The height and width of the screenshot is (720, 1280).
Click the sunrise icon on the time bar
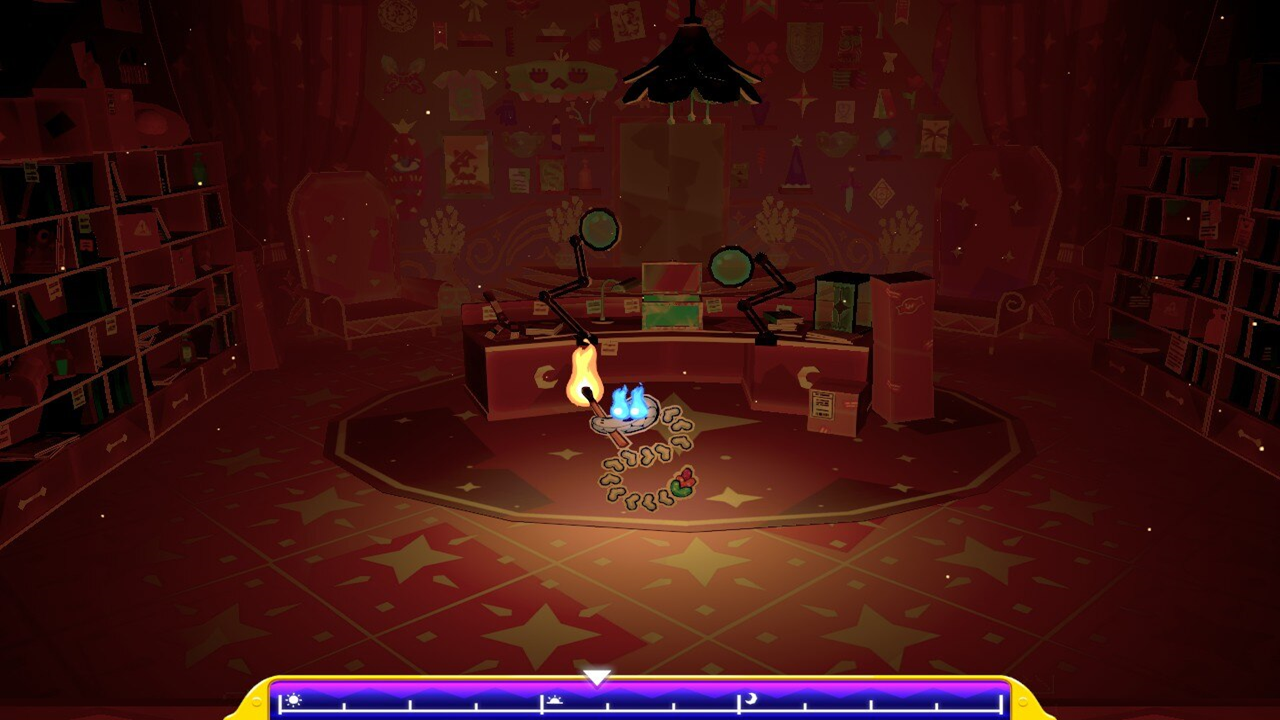tap(554, 701)
